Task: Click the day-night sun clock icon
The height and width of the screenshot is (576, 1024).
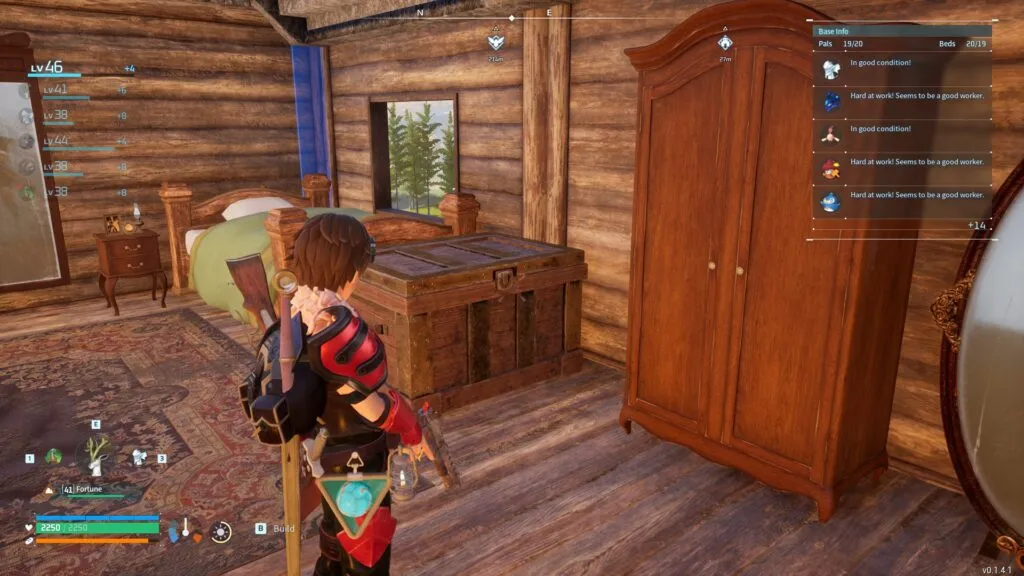Action: click(222, 532)
